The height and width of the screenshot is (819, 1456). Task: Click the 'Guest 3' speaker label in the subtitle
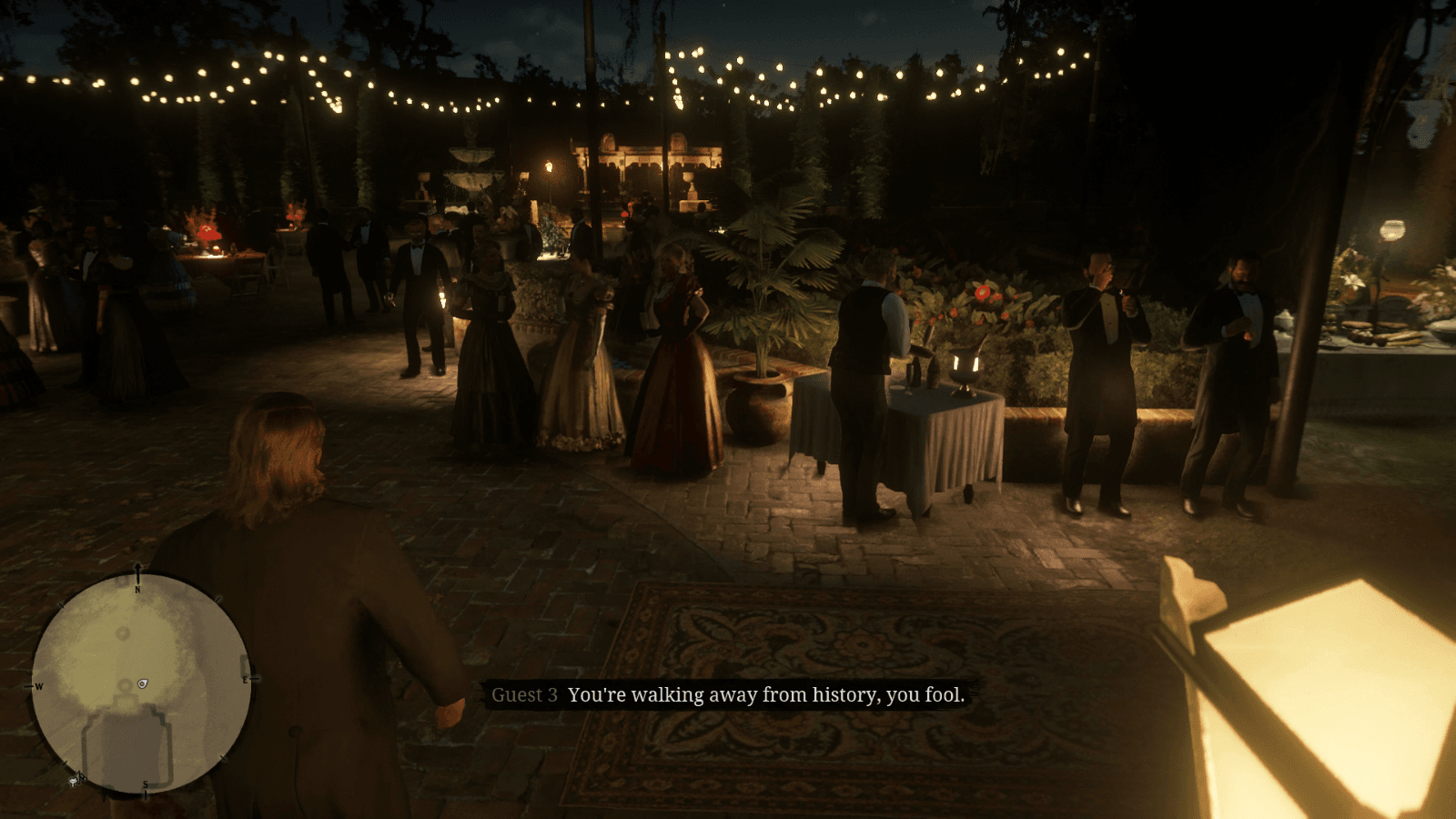click(525, 696)
